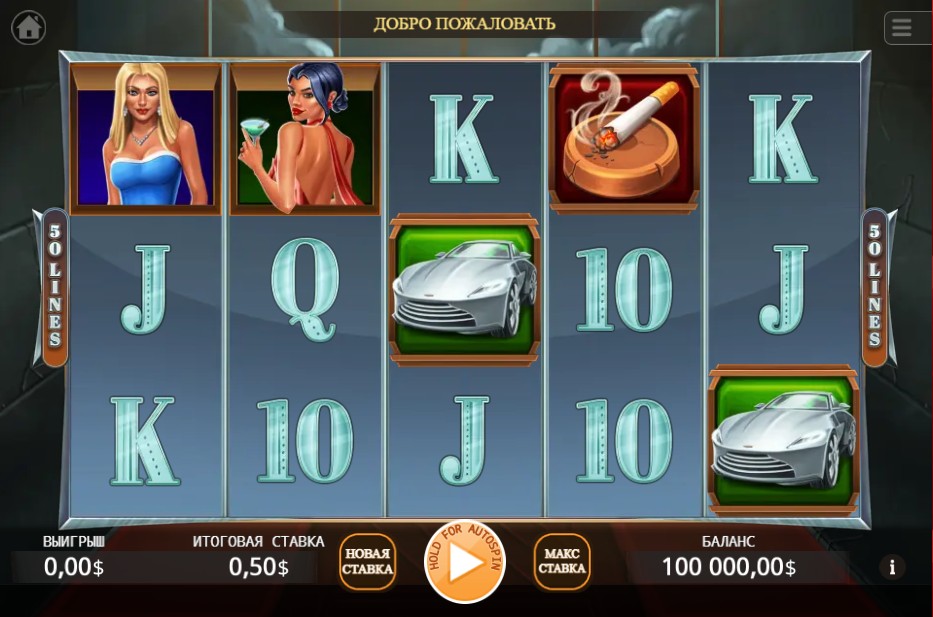Show the game info paytable
Screen dimensions: 933x617
(x=891, y=567)
